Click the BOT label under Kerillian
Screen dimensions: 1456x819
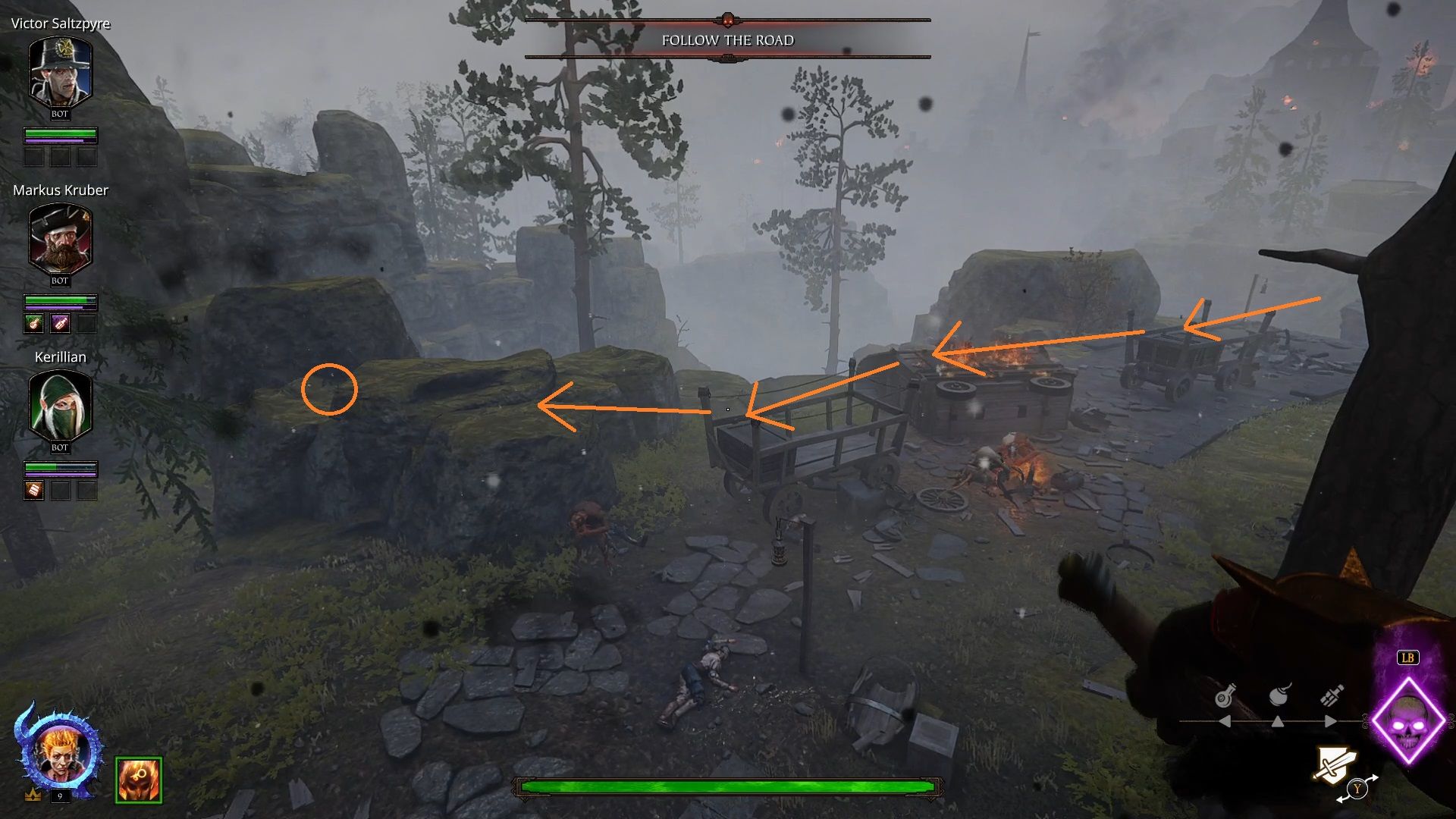[x=60, y=448]
